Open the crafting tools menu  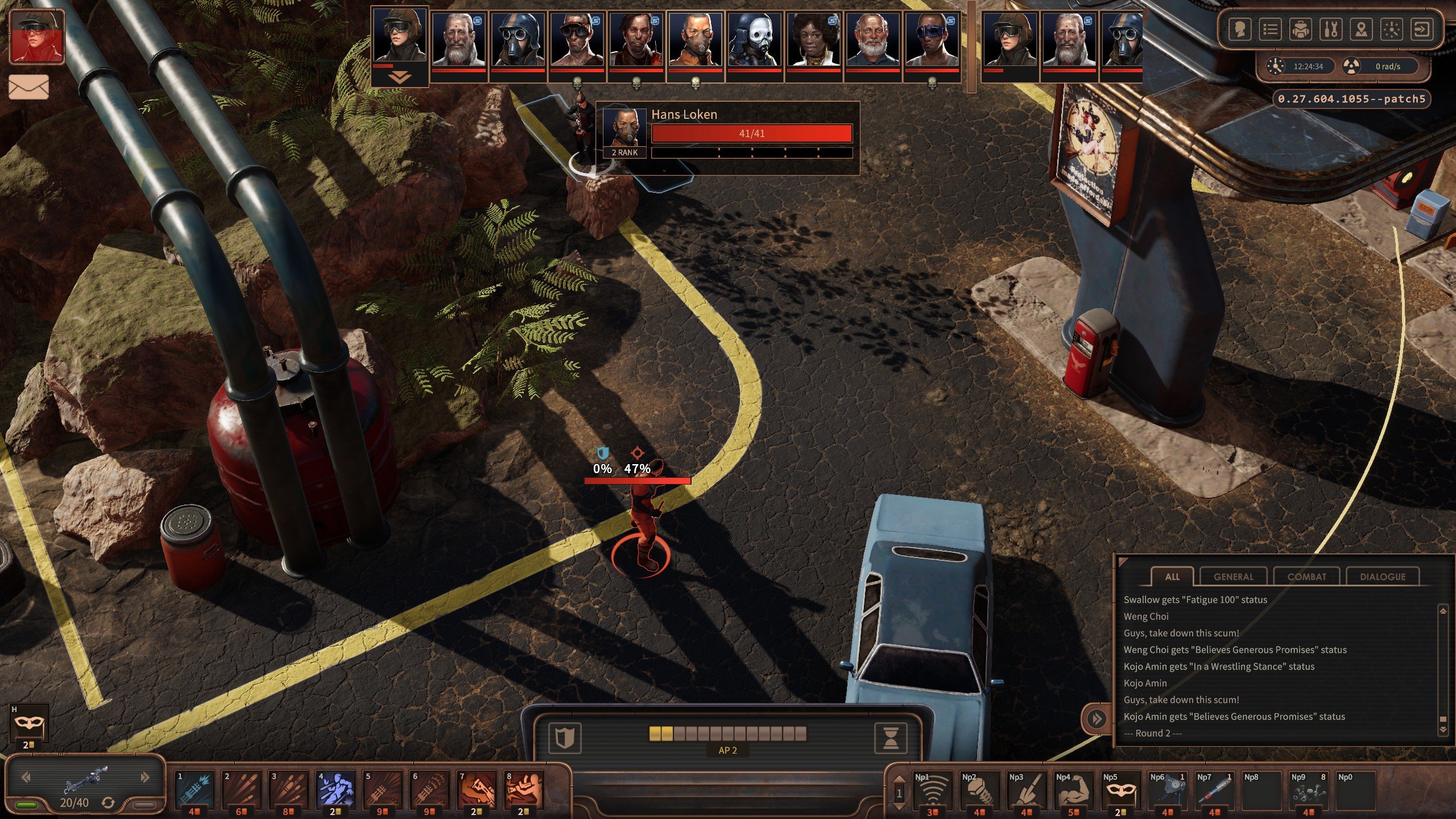pos(1331,29)
